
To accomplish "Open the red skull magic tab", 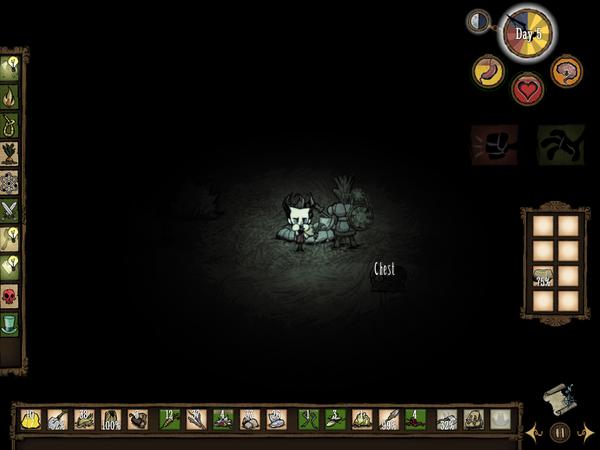I will coord(10,296).
